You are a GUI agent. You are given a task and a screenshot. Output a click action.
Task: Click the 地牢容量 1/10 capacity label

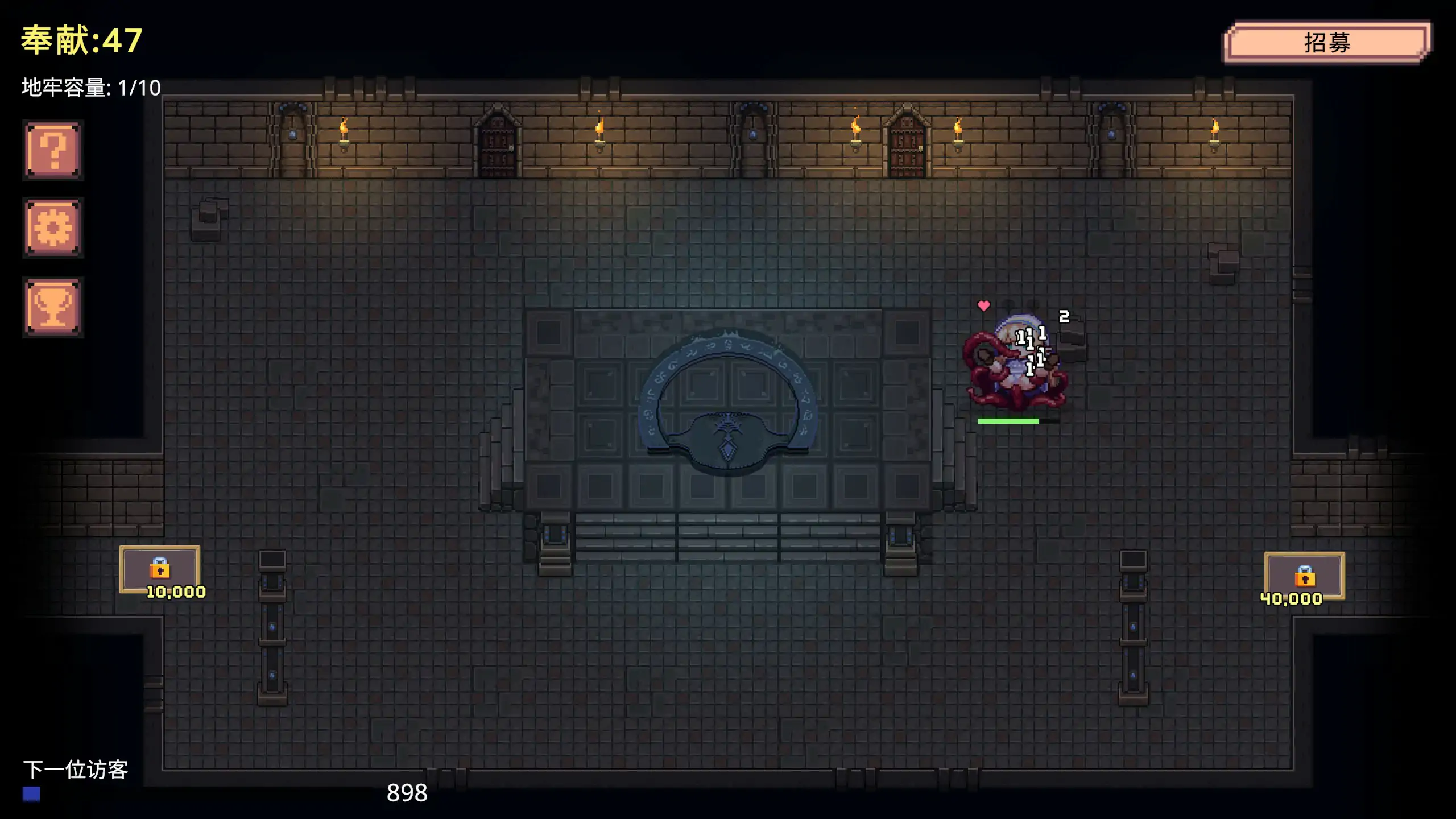[x=88, y=87]
